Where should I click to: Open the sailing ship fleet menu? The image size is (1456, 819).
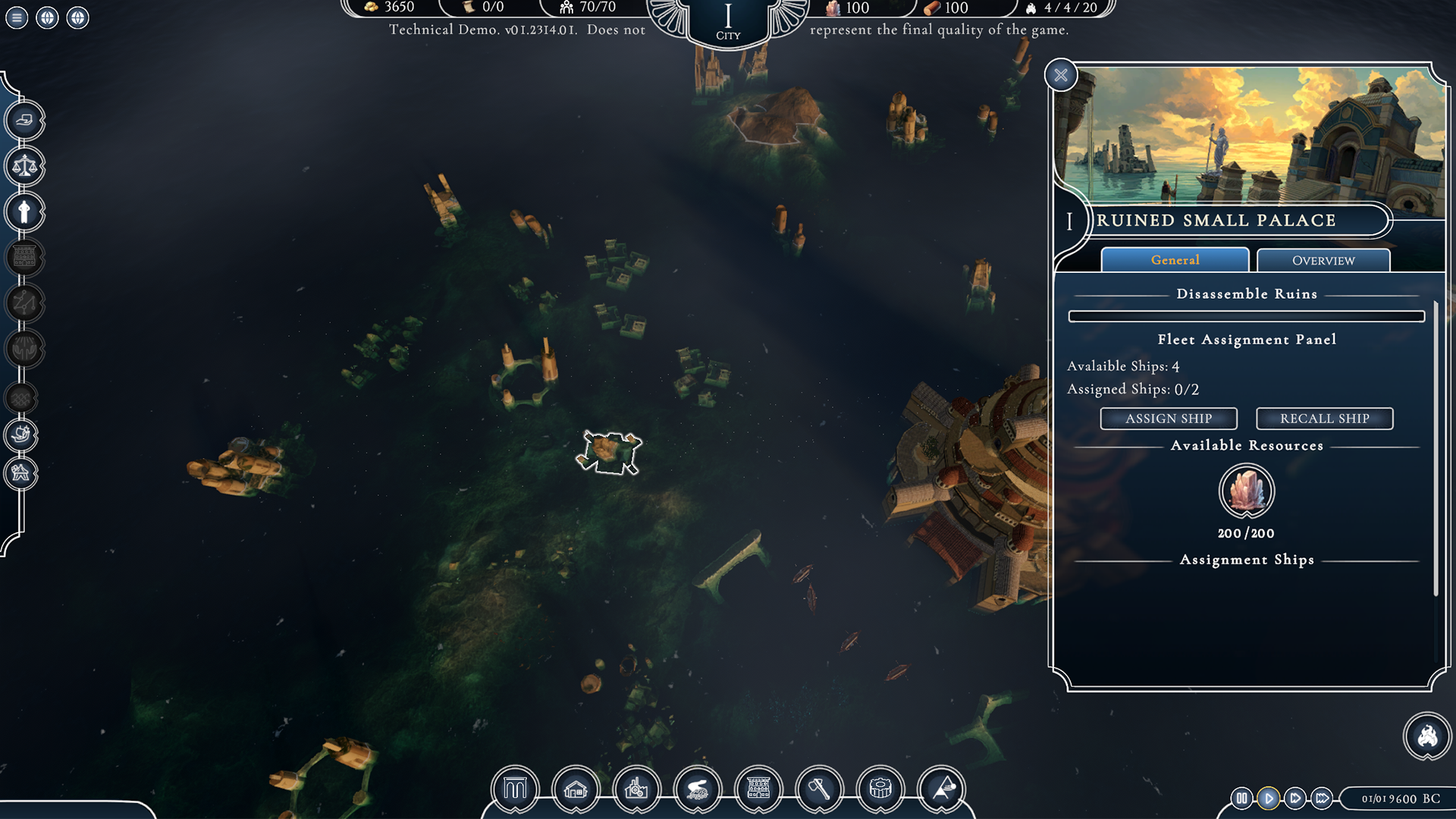tap(21, 435)
